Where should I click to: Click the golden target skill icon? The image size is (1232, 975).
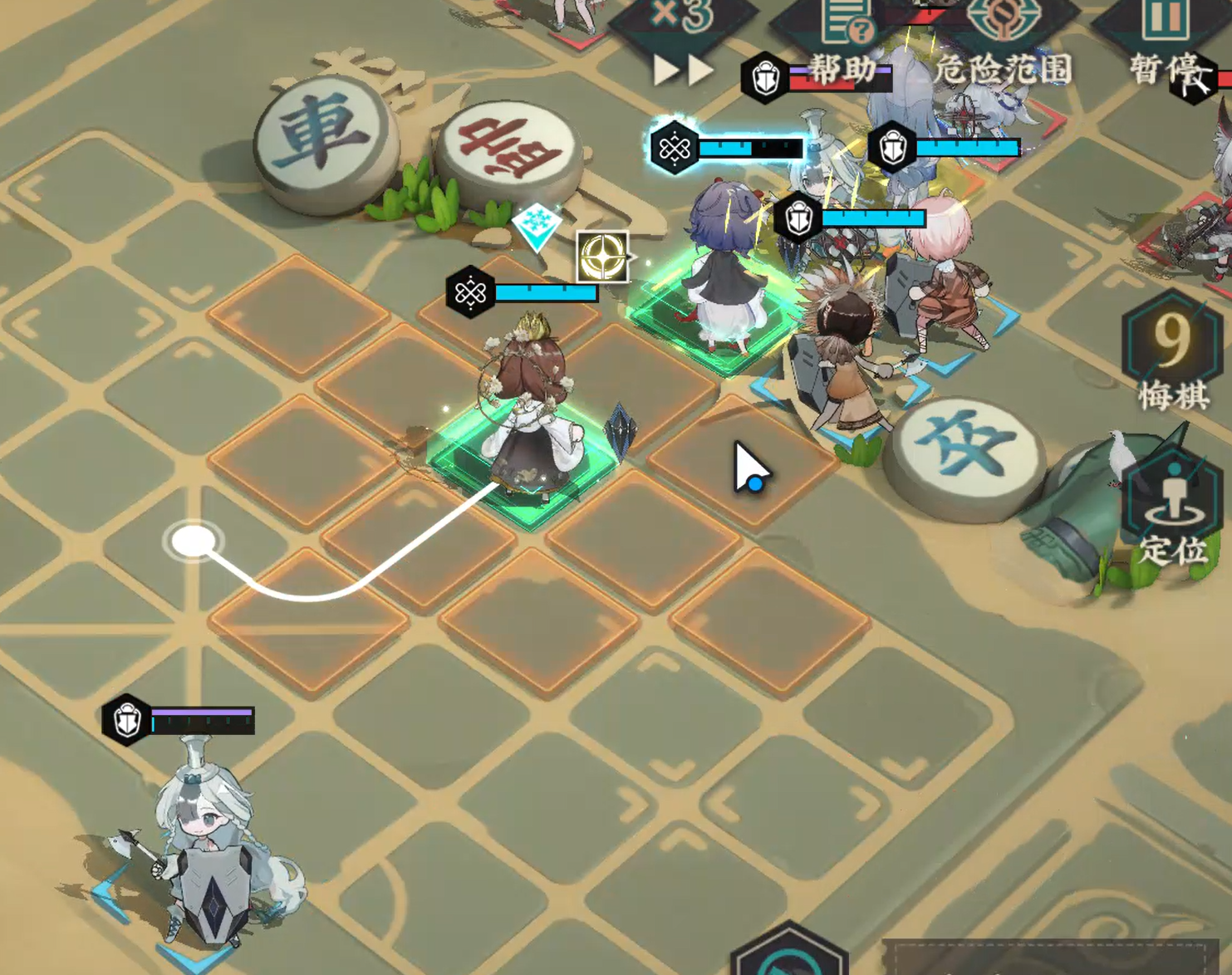[602, 257]
